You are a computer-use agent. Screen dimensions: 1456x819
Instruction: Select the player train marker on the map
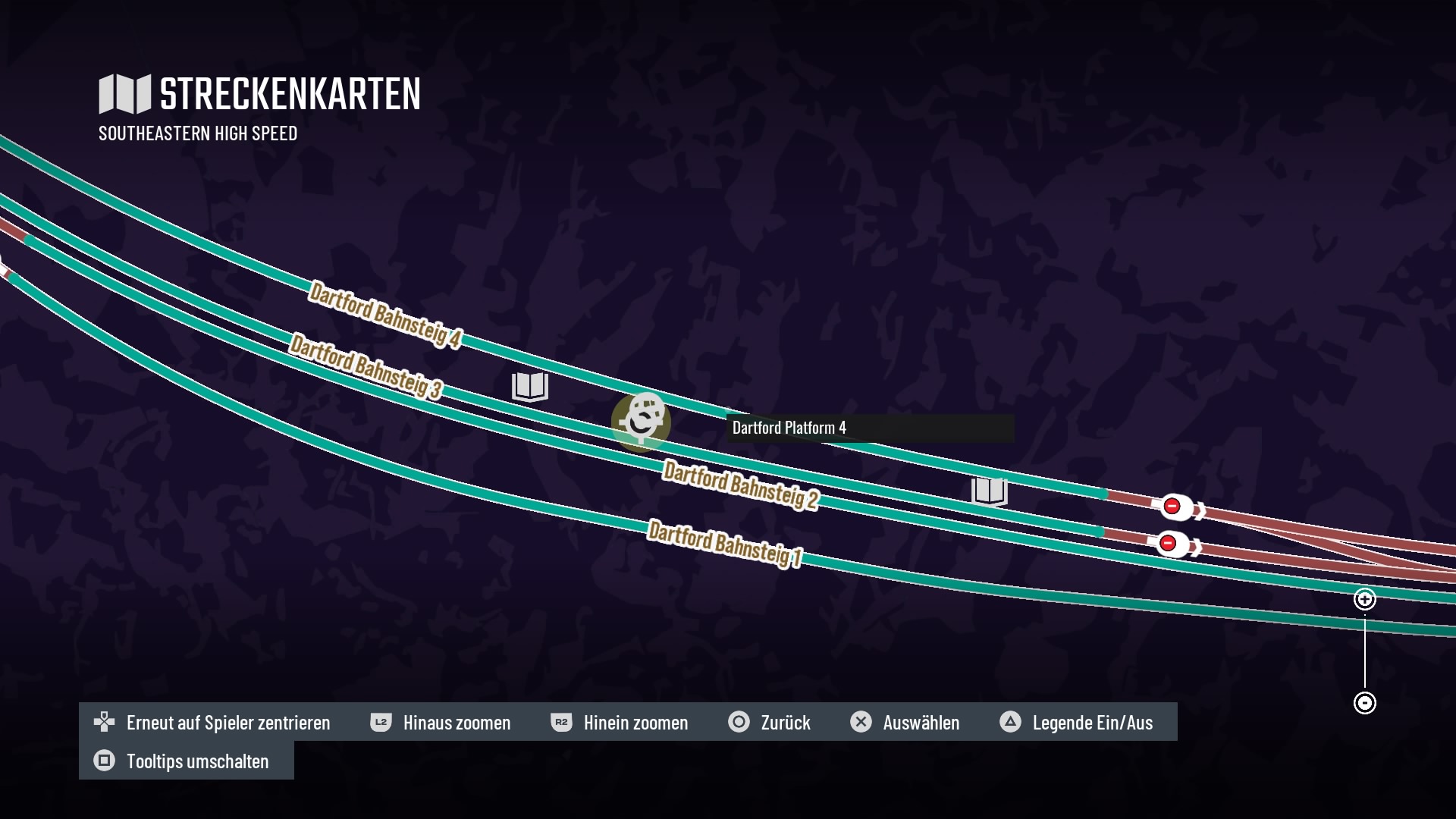pos(642,421)
